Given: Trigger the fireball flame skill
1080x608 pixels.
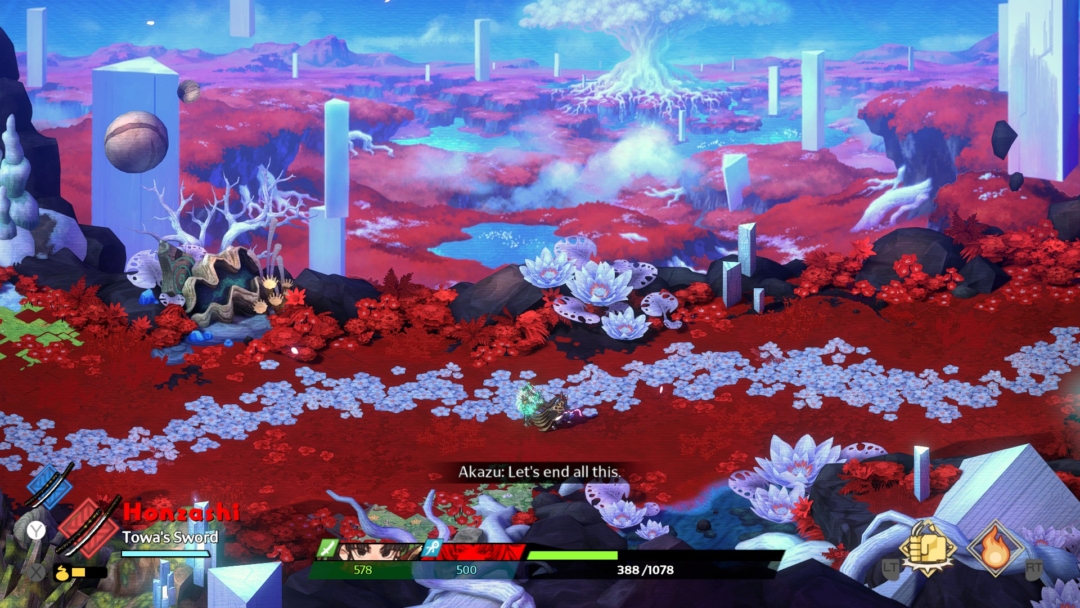Looking at the screenshot, I should (995, 549).
